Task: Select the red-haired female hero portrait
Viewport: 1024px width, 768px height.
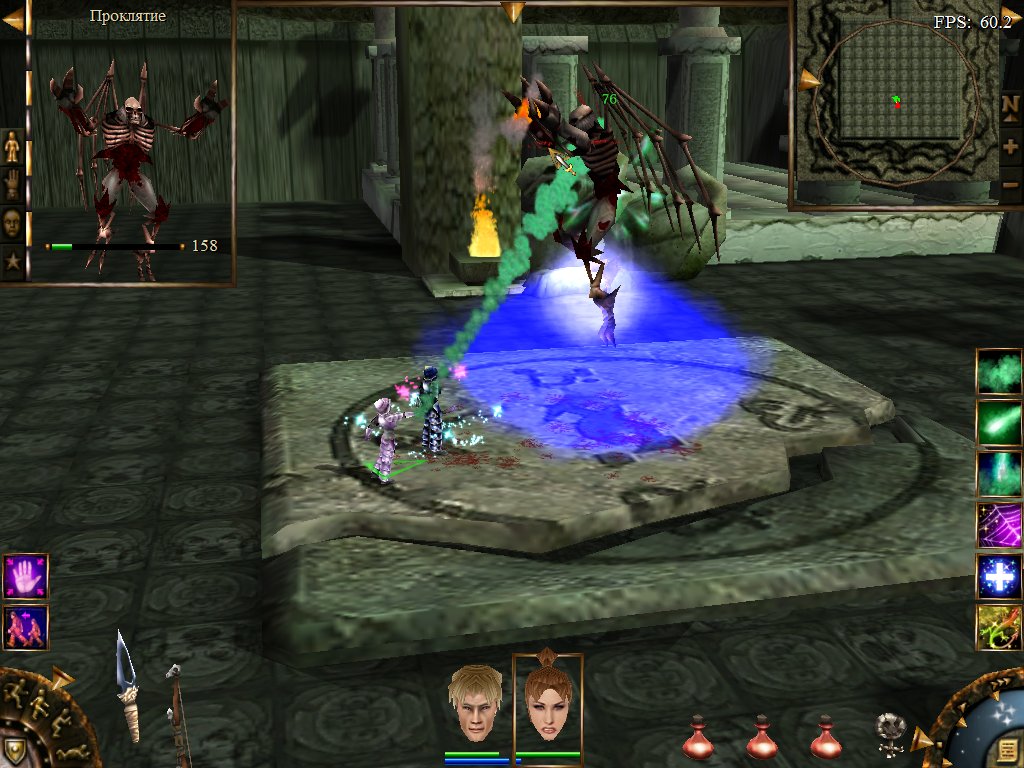Action: (x=547, y=704)
